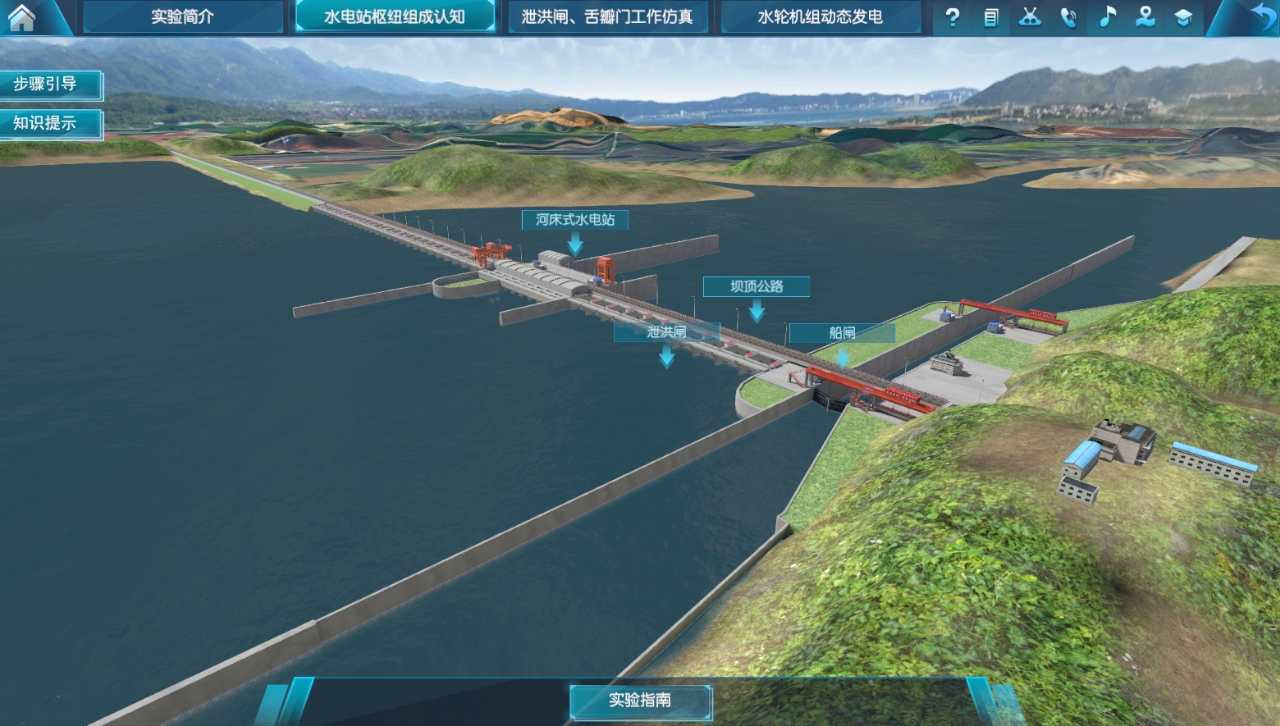Open the 实验指南 guide button
The height and width of the screenshot is (726, 1280).
click(640, 701)
